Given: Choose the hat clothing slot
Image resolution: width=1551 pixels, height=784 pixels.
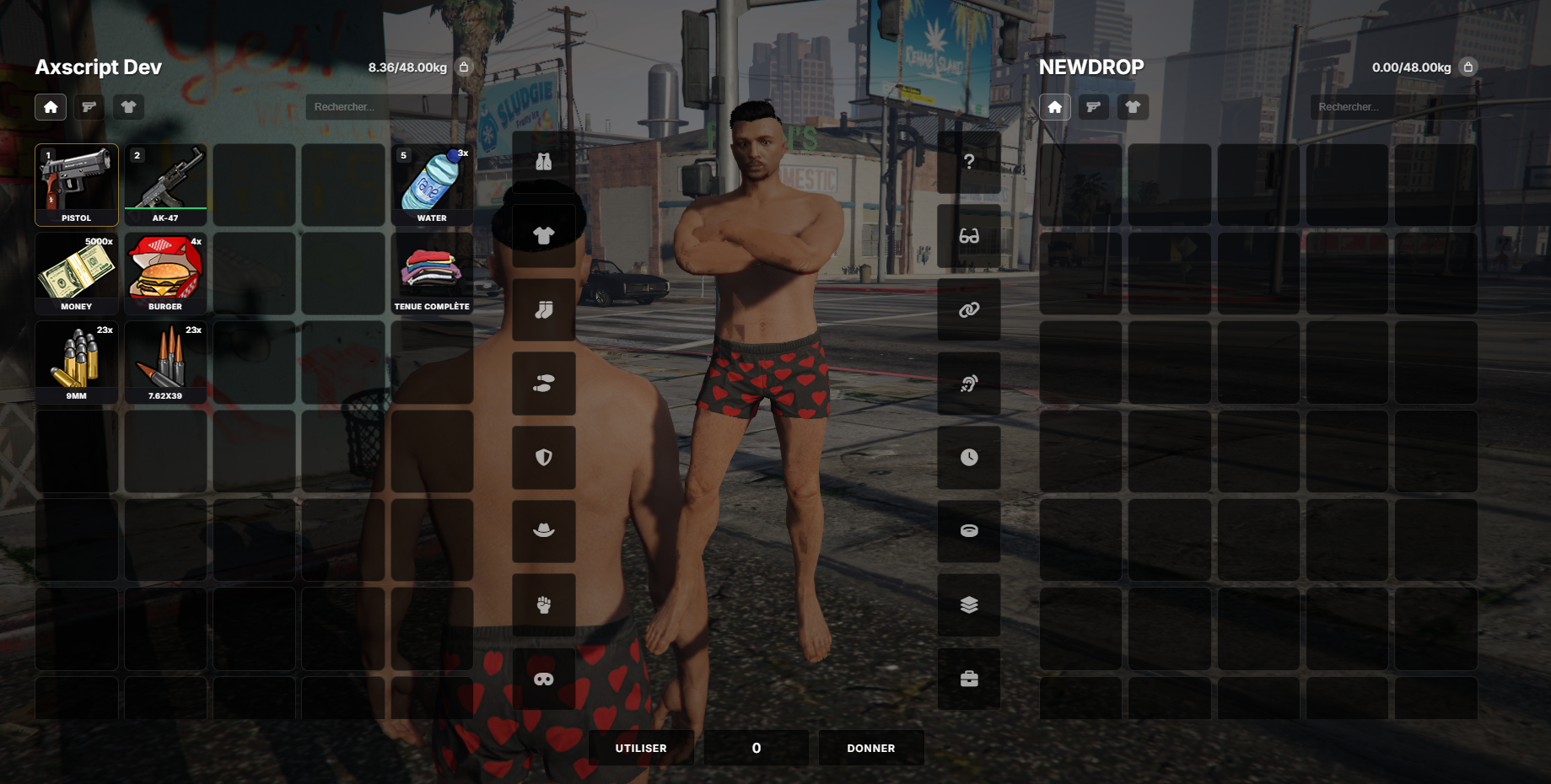Looking at the screenshot, I should click(544, 531).
